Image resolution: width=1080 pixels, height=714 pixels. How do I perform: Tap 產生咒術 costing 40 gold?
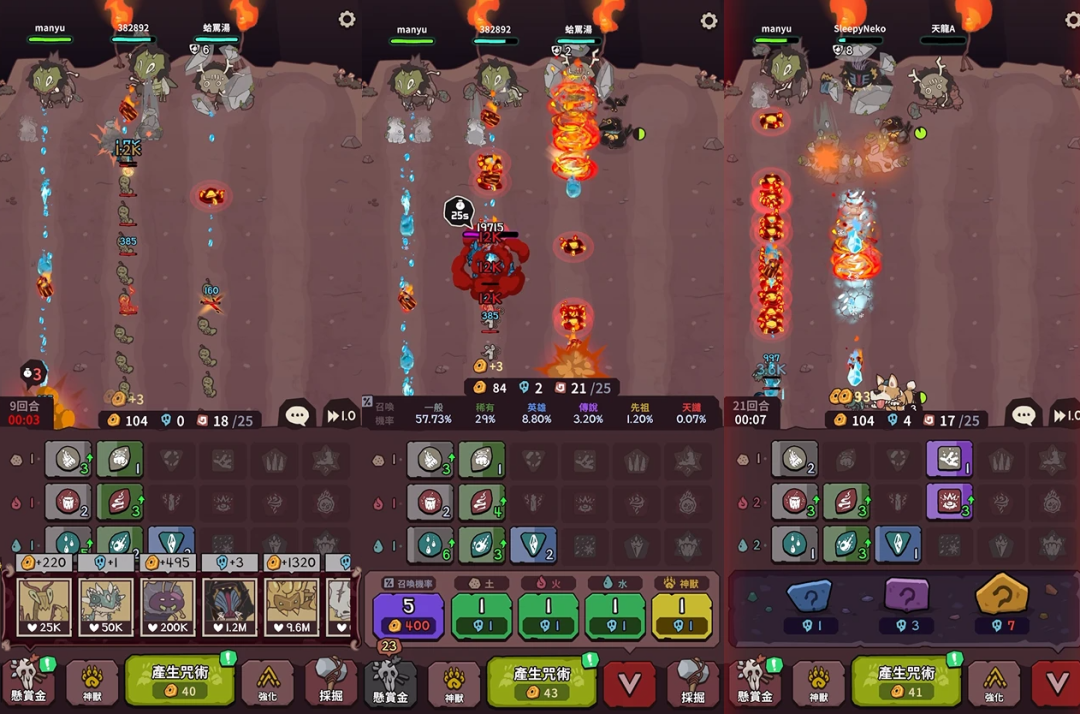180,681
